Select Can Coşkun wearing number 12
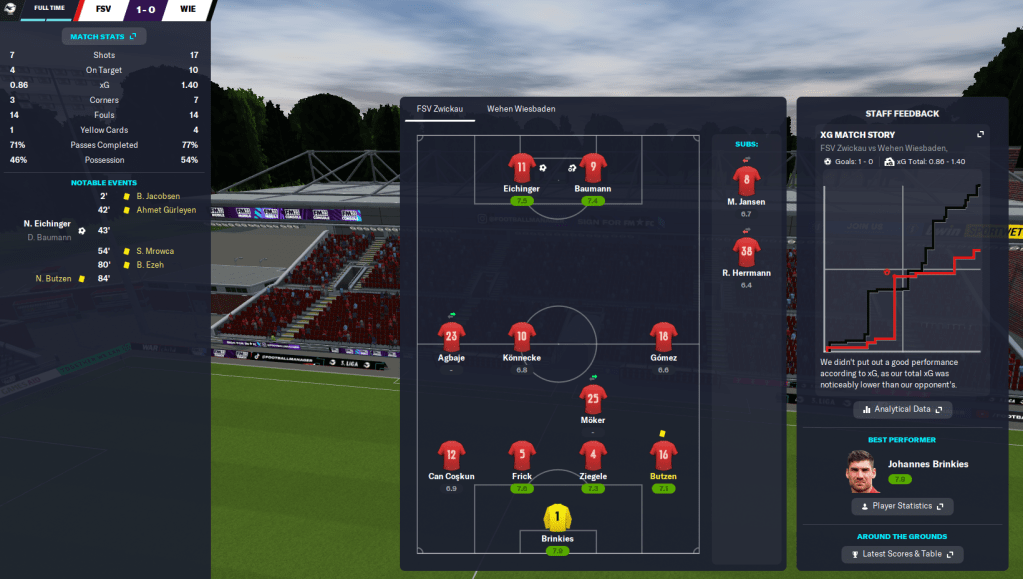 (x=451, y=456)
